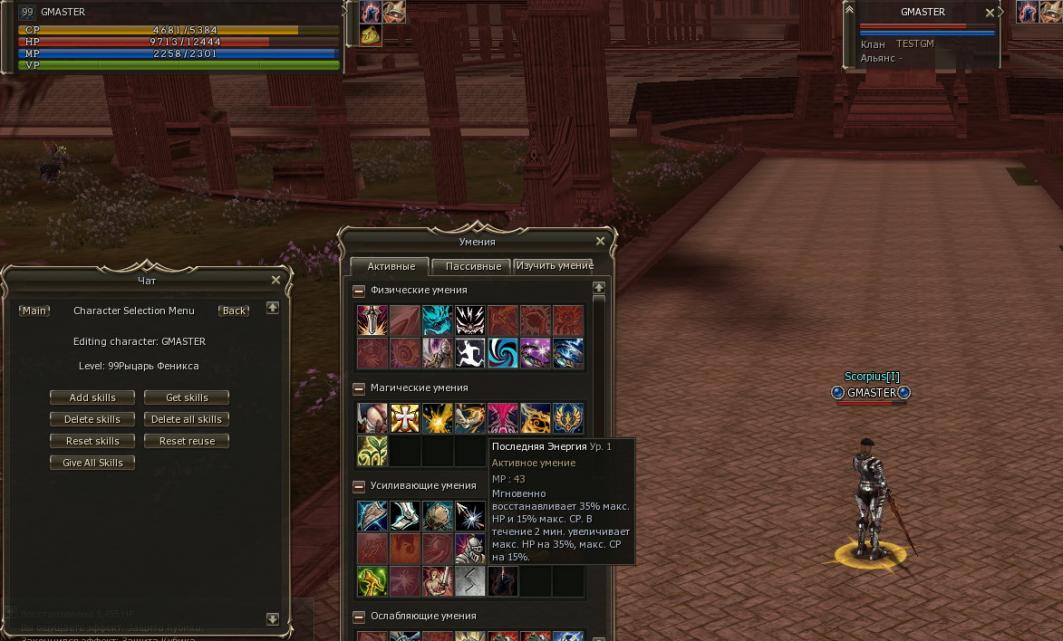This screenshot has width=1063, height=641.
Task: Collapse the Магические умения section
Action: point(359,388)
